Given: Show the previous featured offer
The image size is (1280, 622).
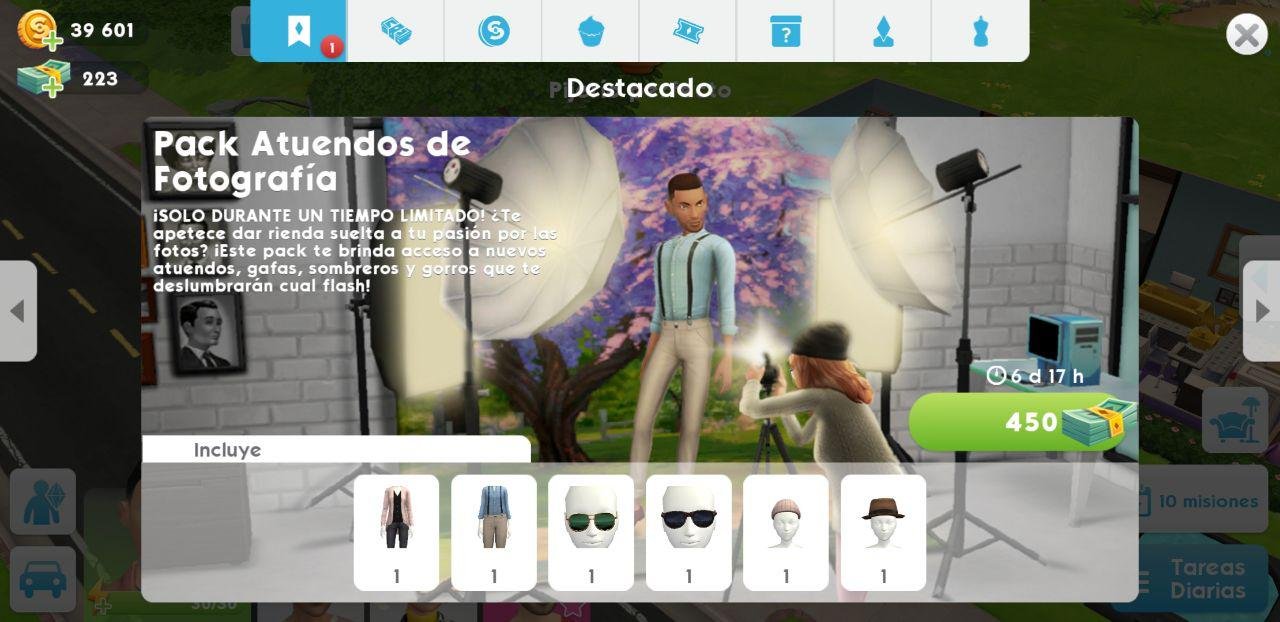Looking at the screenshot, I should pyautogui.click(x=17, y=311).
